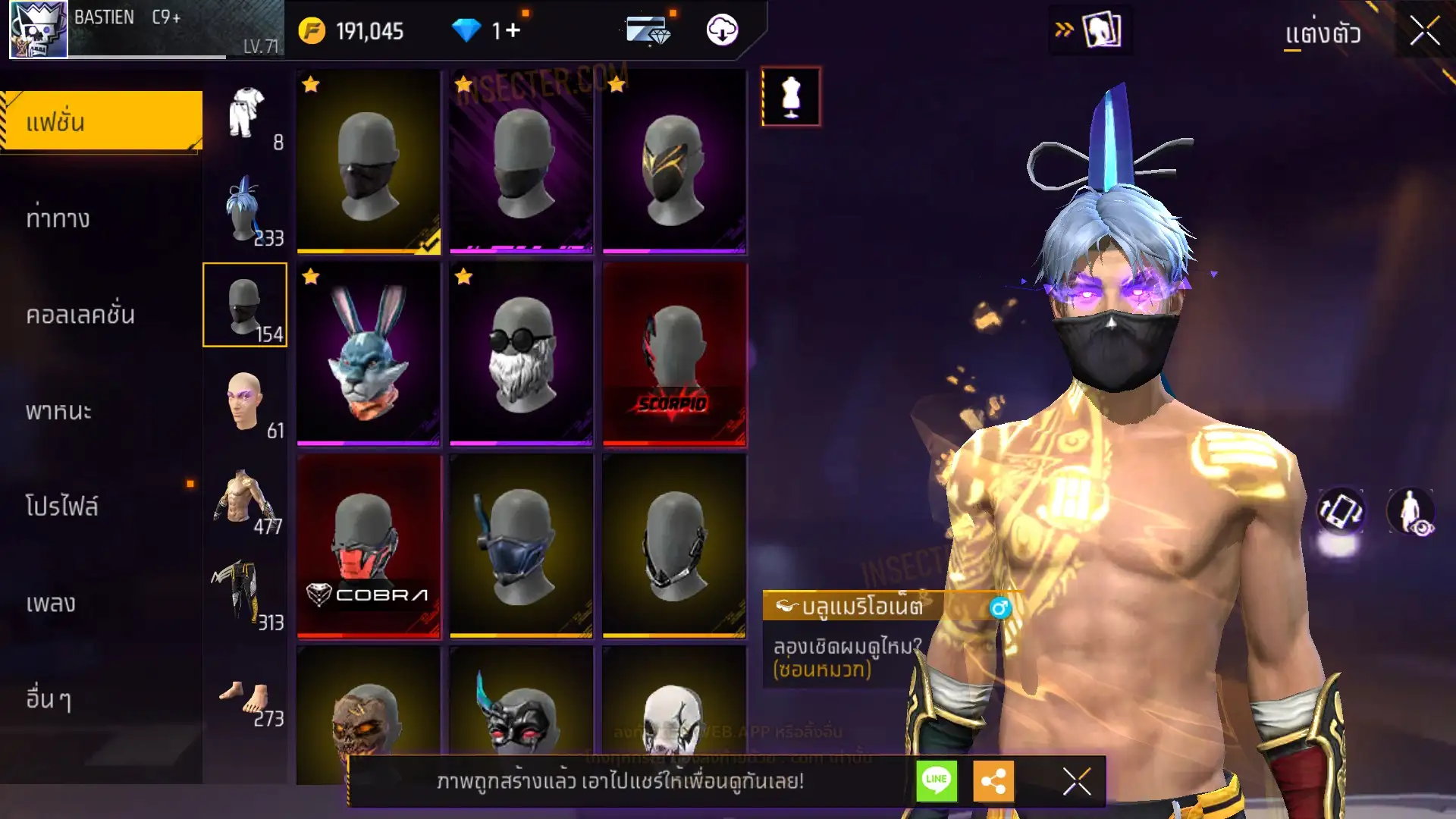Switch to the hair and headwear category
The height and width of the screenshot is (819, 1456).
(245, 209)
